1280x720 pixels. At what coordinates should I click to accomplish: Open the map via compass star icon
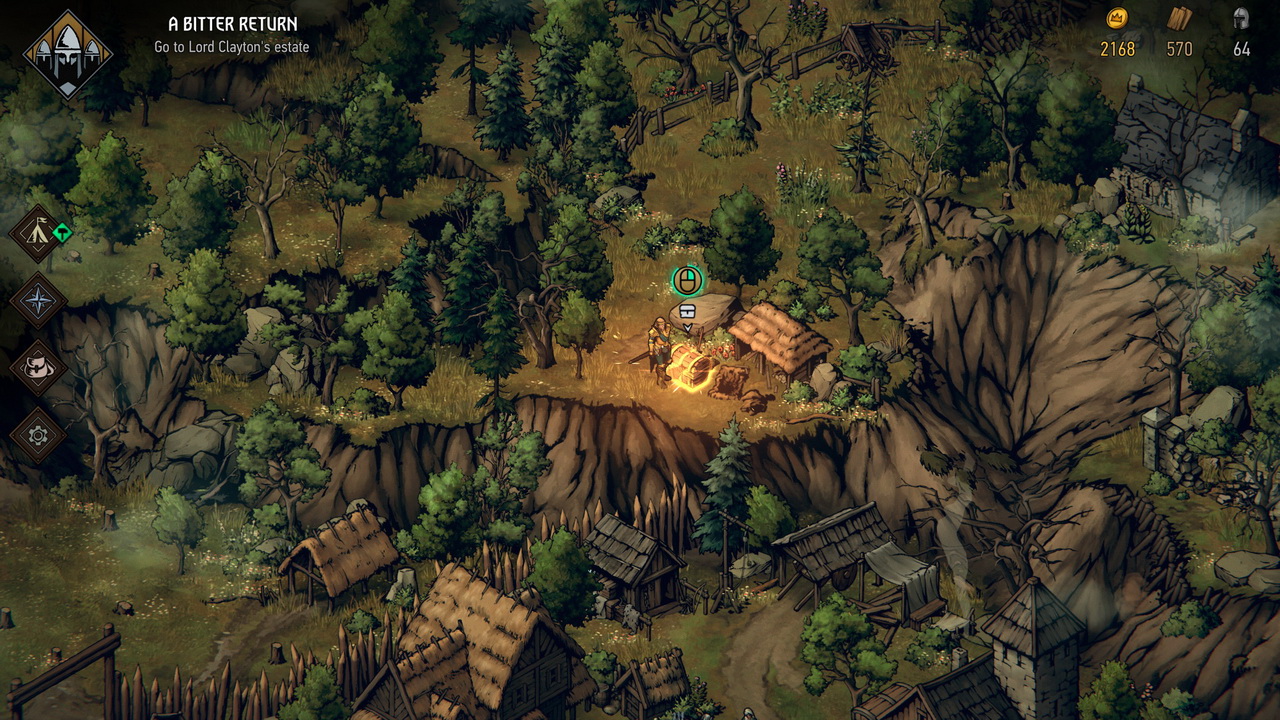[38, 301]
